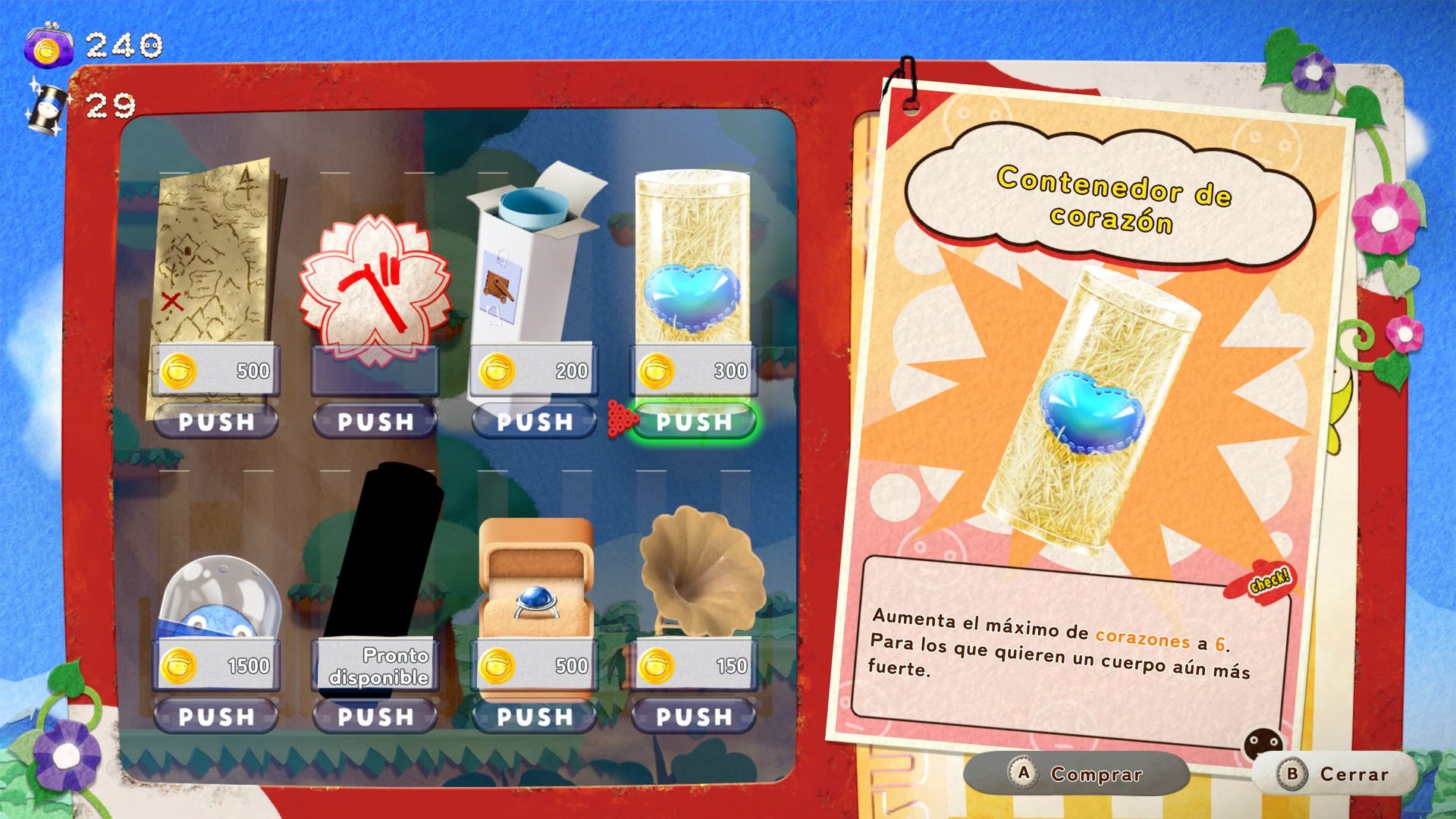Screen dimensions: 1456x819
Task: Select the blue creature in glass capsule
Action: click(218, 599)
